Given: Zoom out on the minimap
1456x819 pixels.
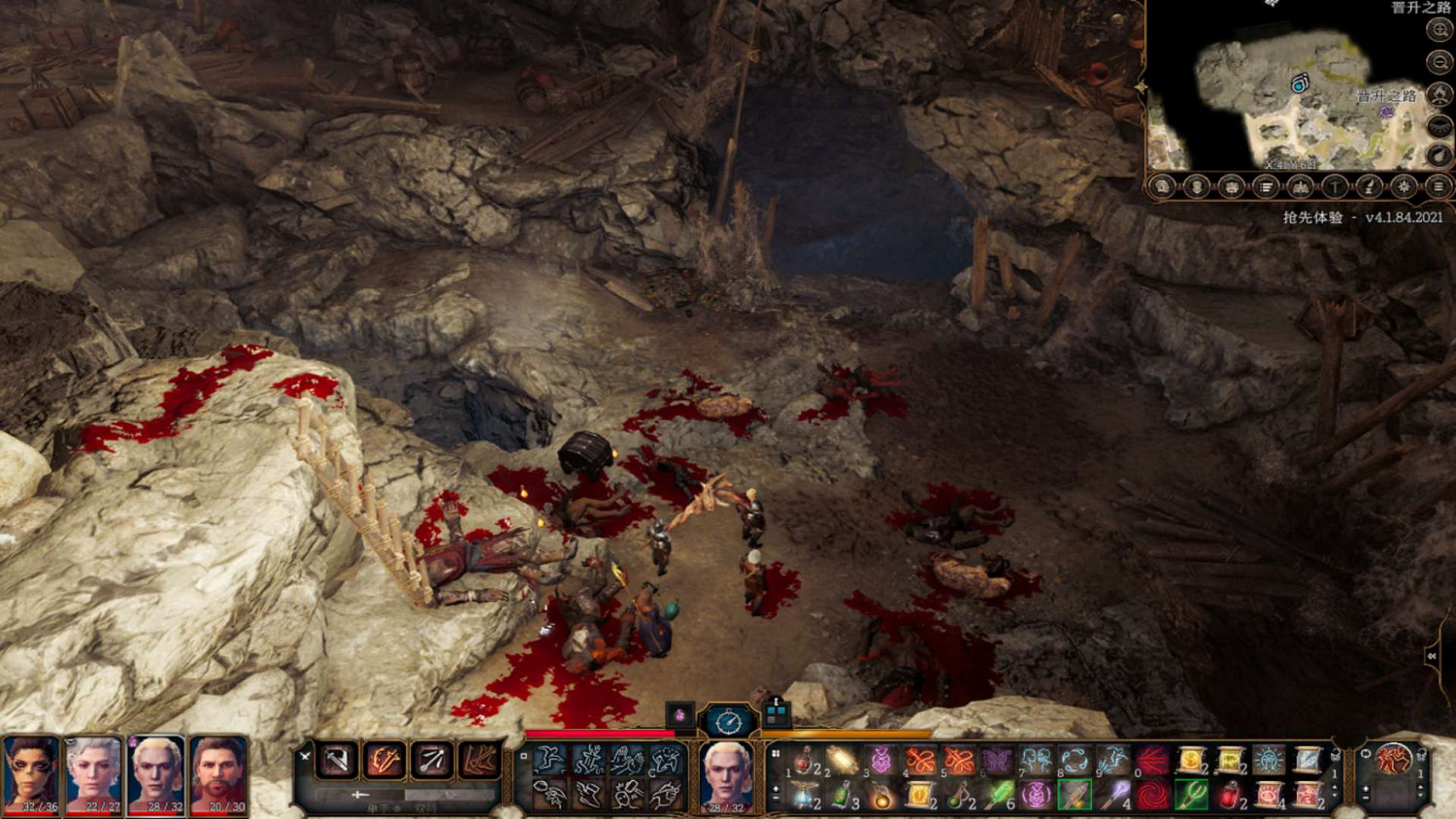Looking at the screenshot, I should 1439,63.
